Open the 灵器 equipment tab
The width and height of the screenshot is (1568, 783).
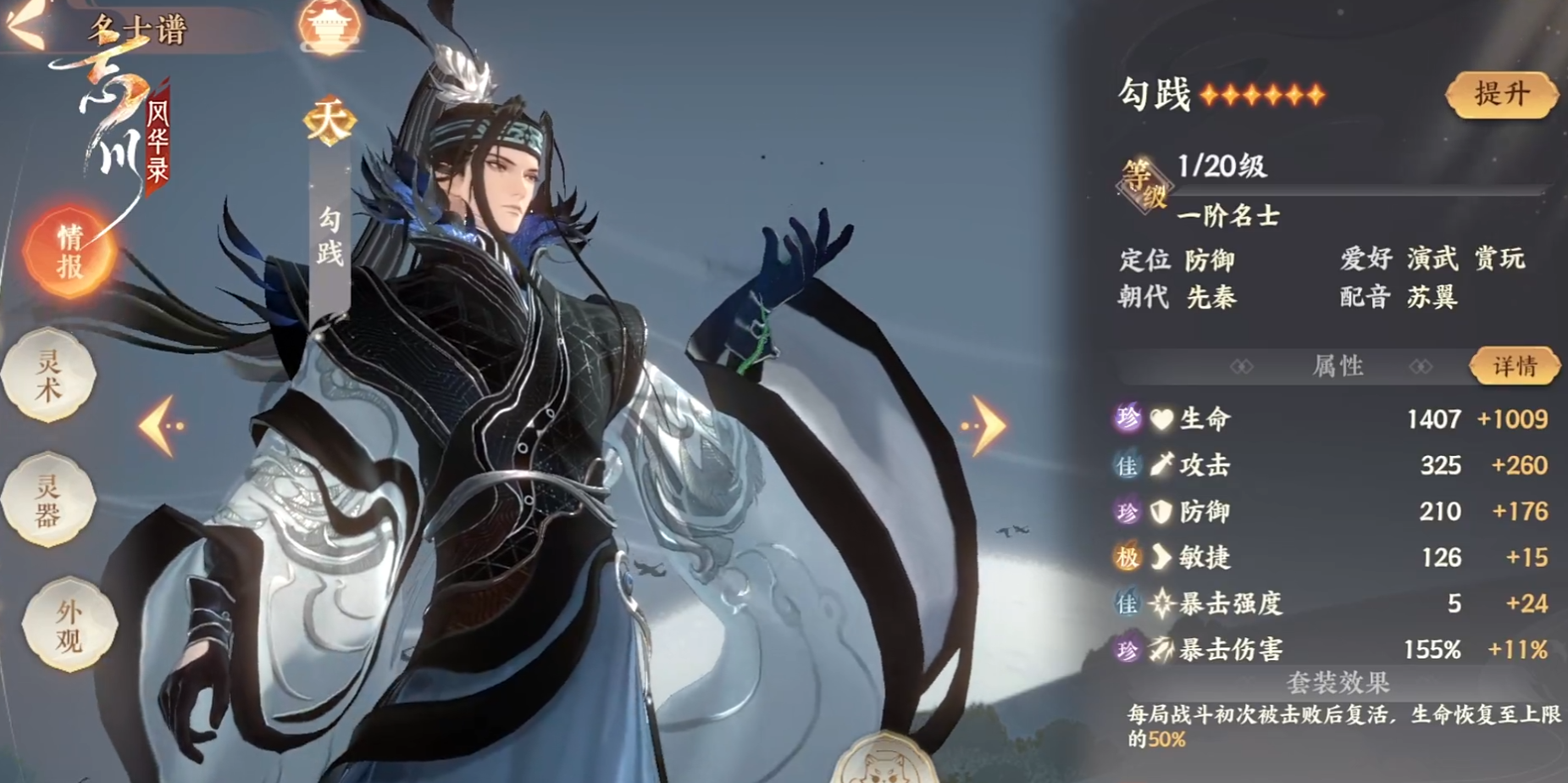click(49, 499)
